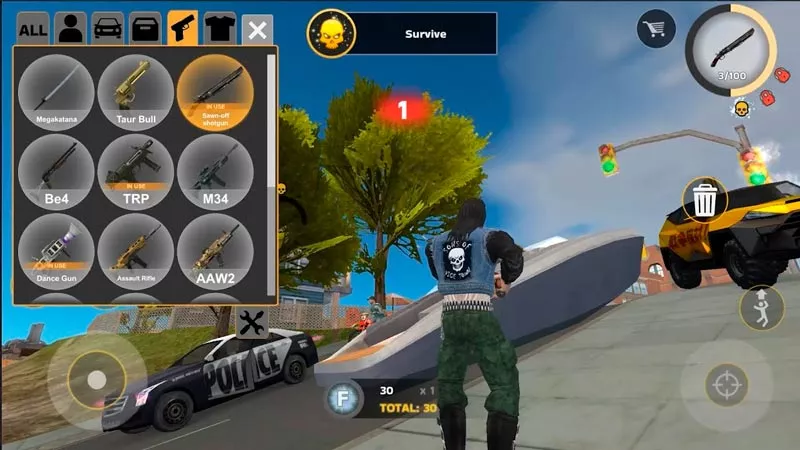The height and width of the screenshot is (450, 800).
Task: Equip the AAW2 weapon
Action: (215, 250)
